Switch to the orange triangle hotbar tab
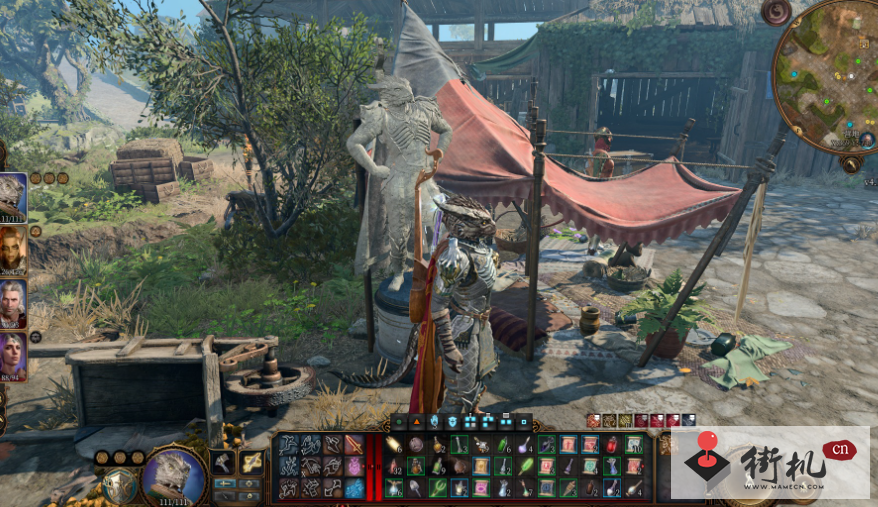Image resolution: width=878 pixels, height=507 pixels. pos(416,422)
